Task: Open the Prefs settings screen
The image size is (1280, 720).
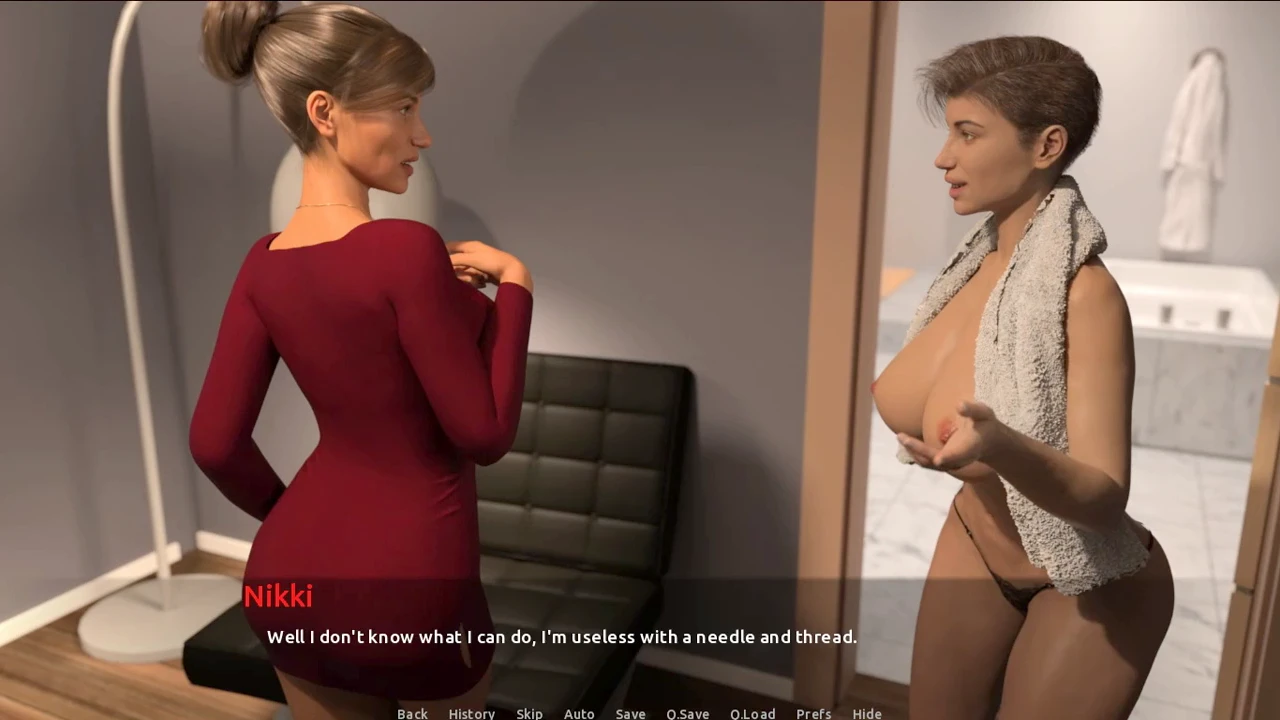Action: point(813,713)
